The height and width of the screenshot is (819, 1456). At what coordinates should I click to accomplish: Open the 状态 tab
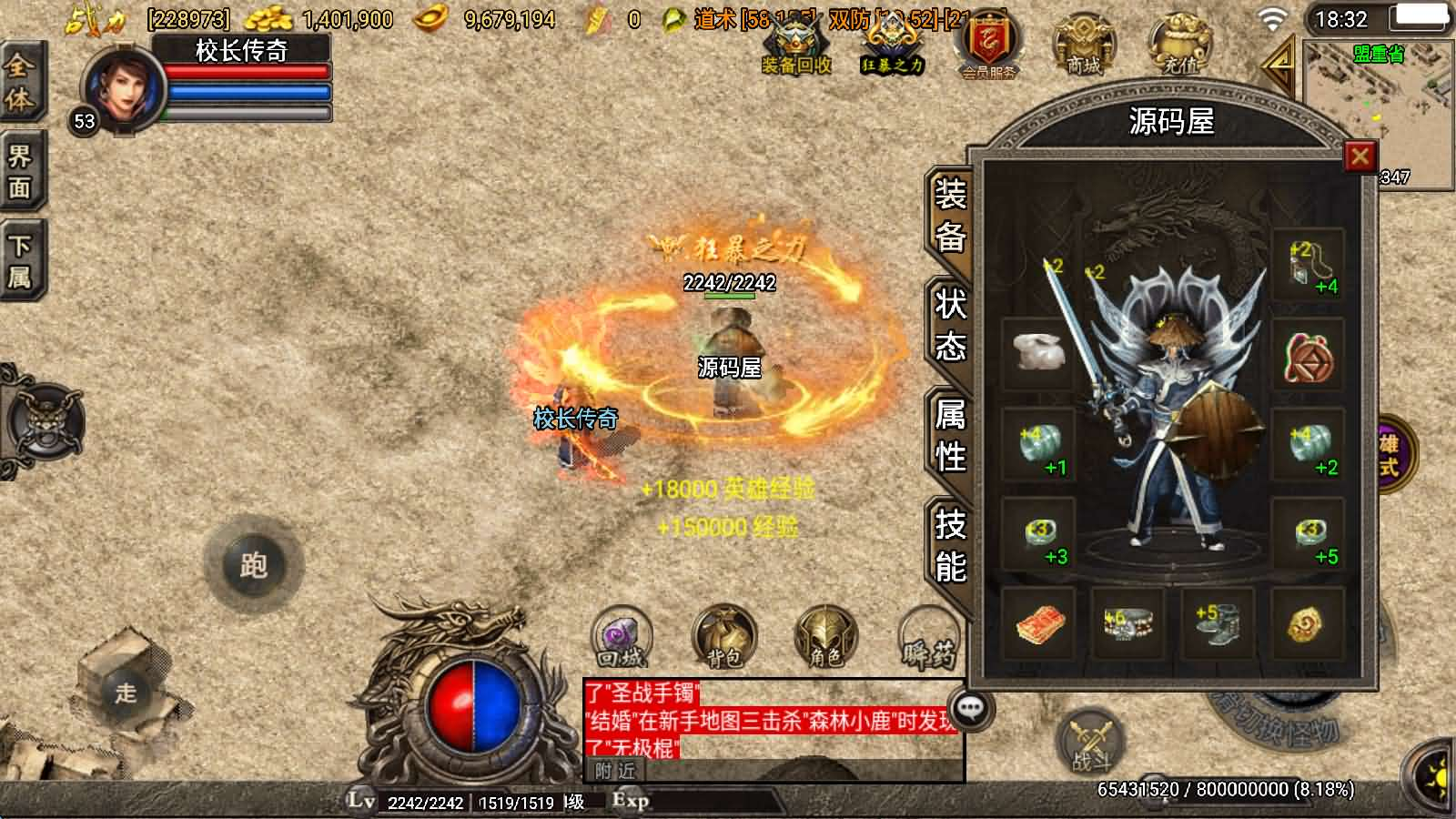tap(950, 325)
